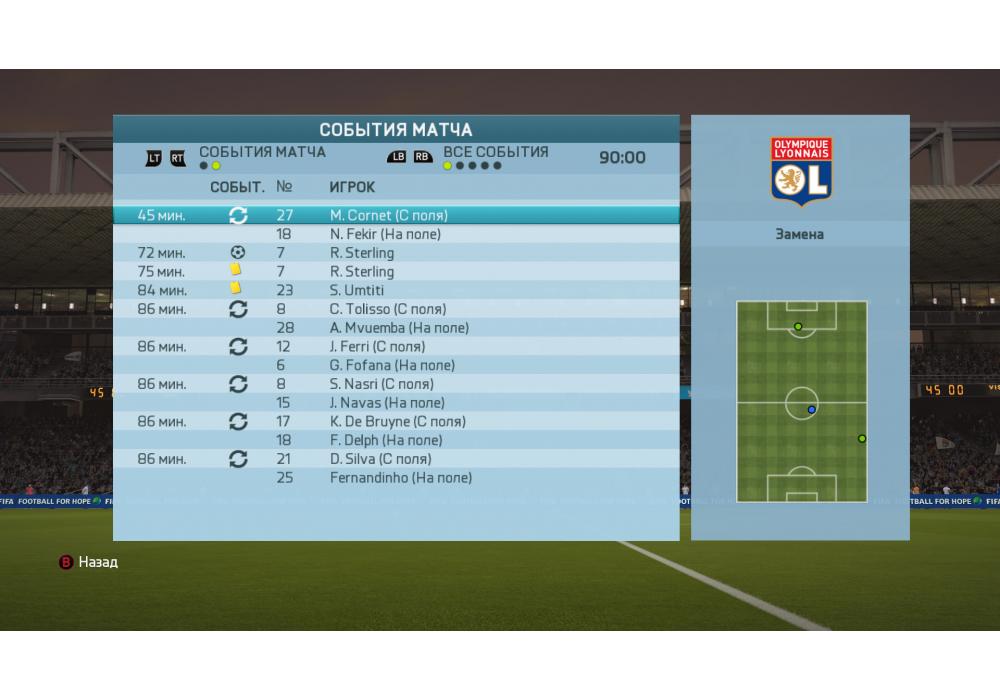Pick R. Sterling's 75-minute yellow card event

395,272
